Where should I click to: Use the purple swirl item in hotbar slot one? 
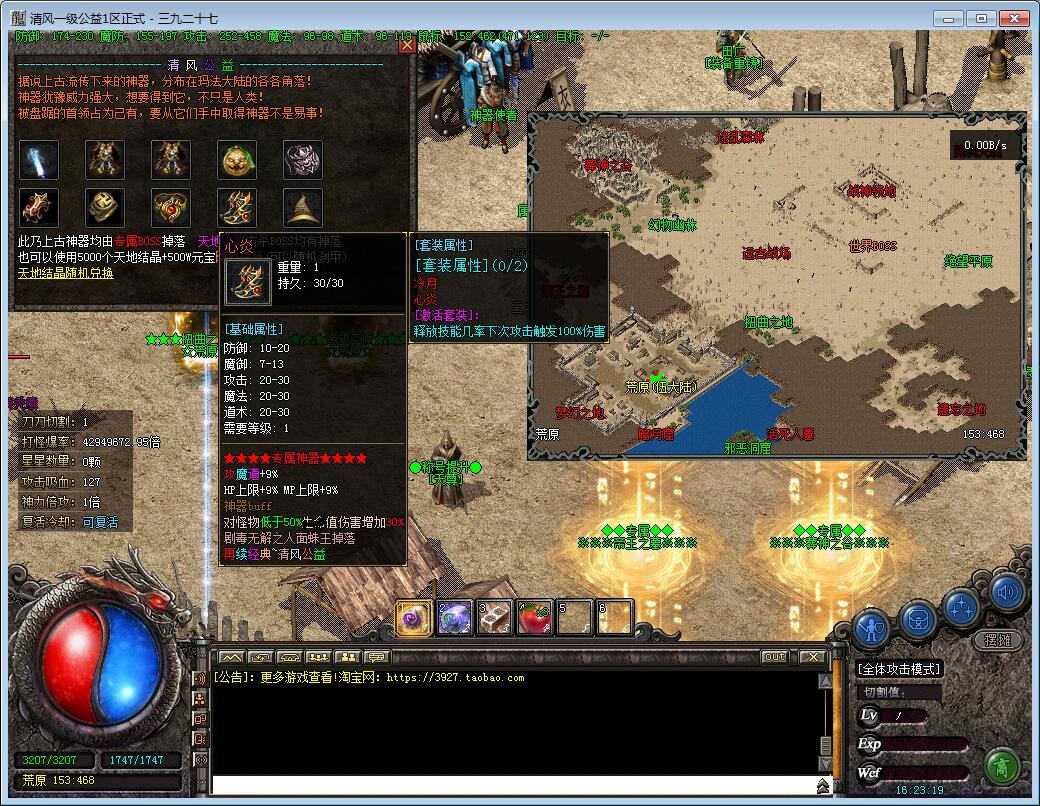coord(415,618)
